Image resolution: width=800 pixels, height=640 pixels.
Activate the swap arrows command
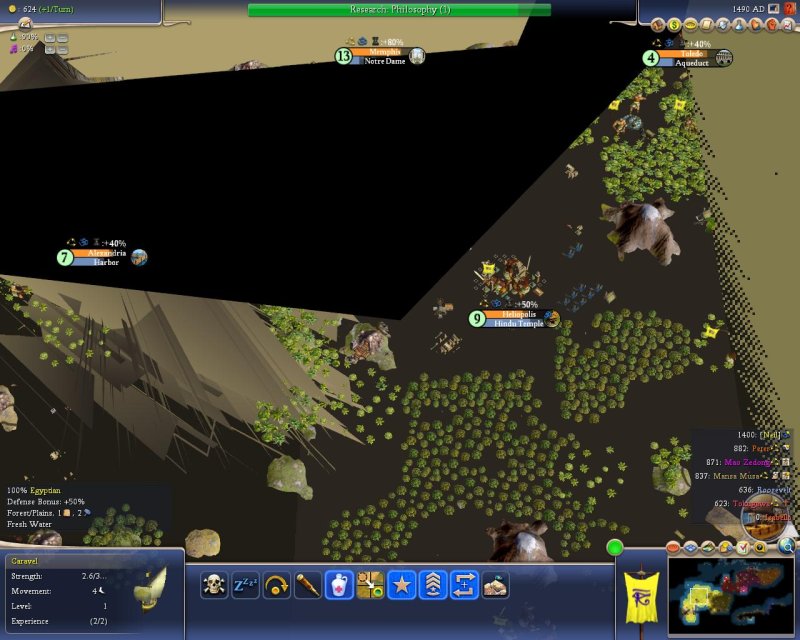tap(464, 585)
